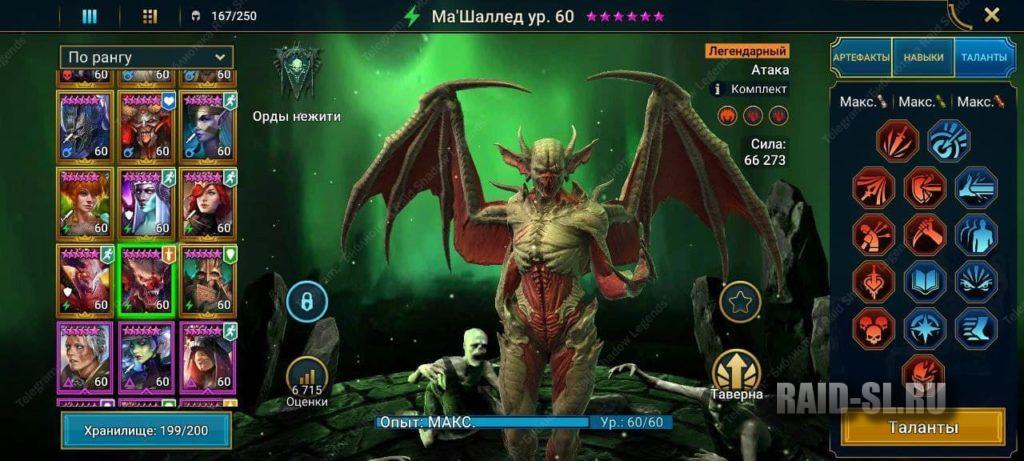Switch to the Артефакты tab
The height and width of the screenshot is (461, 1024).
coord(861,58)
